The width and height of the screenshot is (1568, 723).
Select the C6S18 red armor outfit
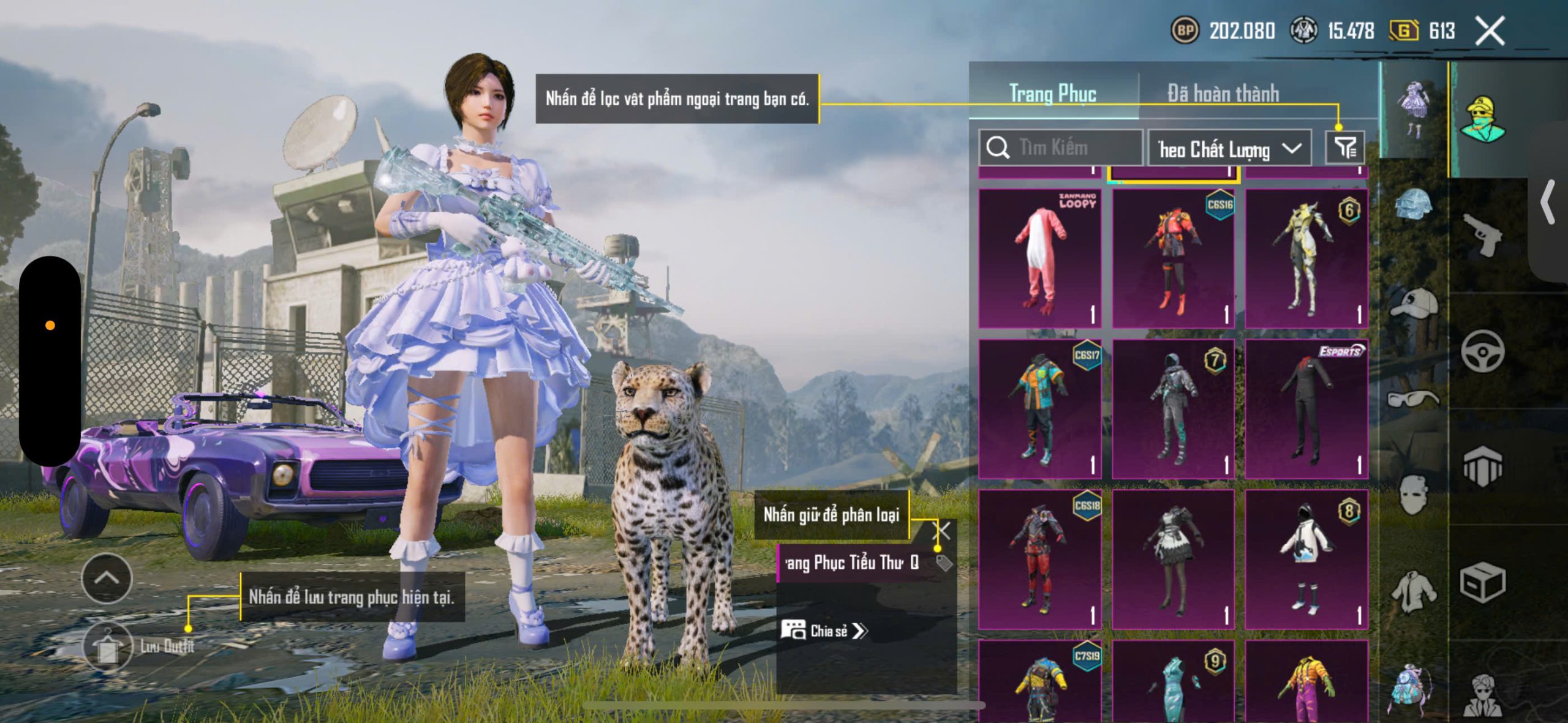point(1039,559)
